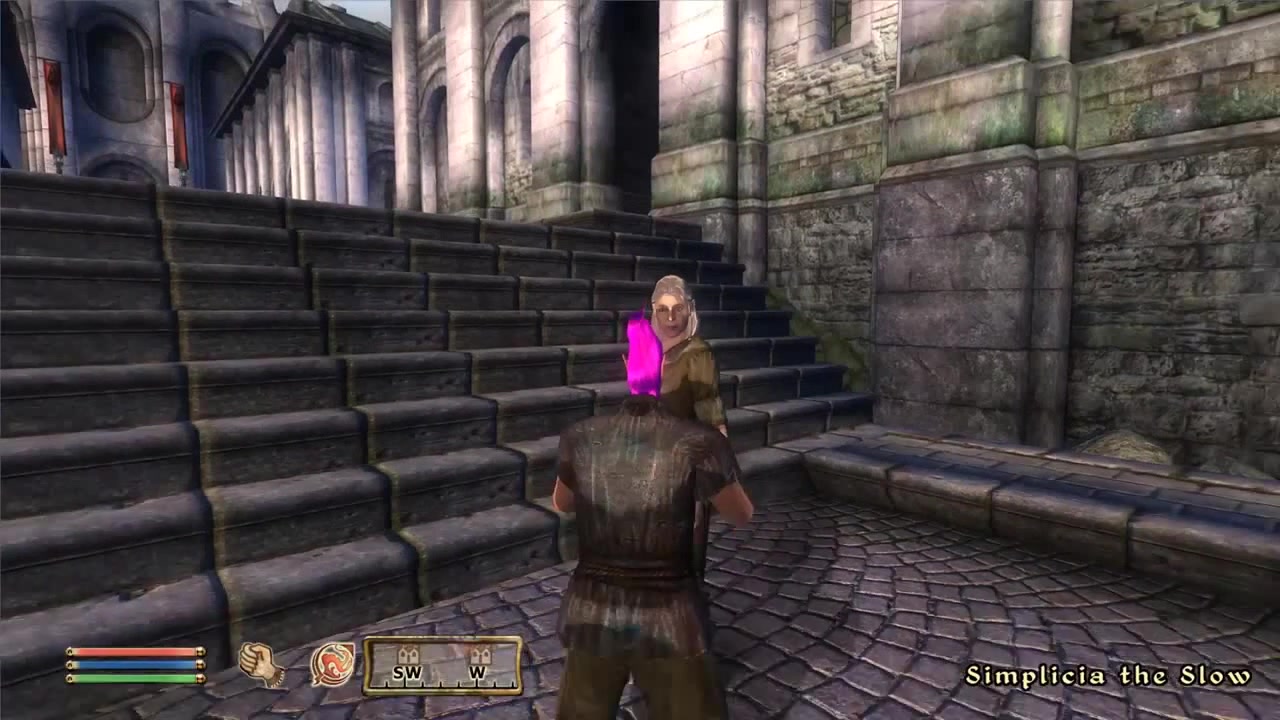Click the quest marker above the SW heading
The image size is (1280, 720).
(408, 654)
